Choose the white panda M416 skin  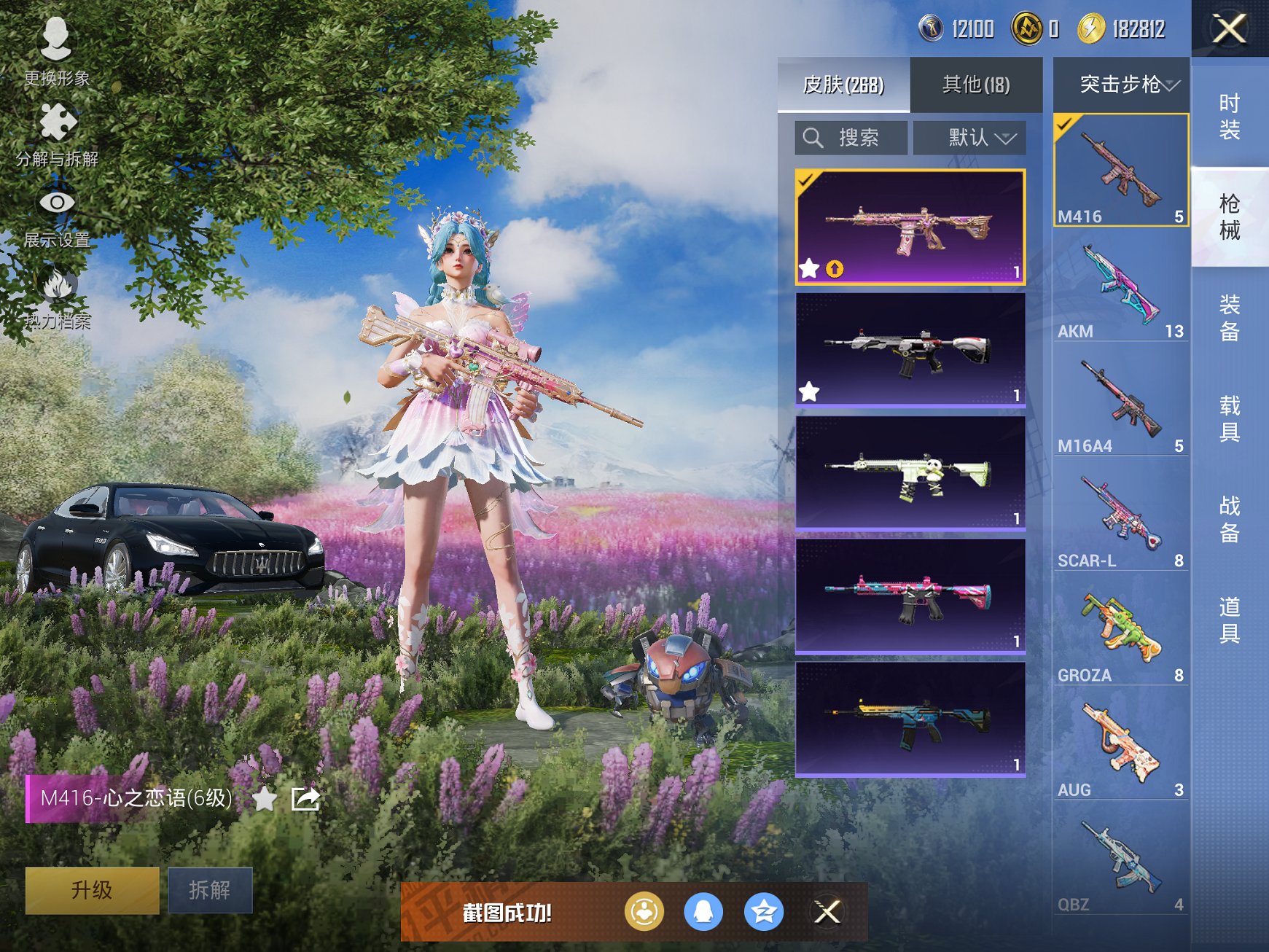point(910,472)
